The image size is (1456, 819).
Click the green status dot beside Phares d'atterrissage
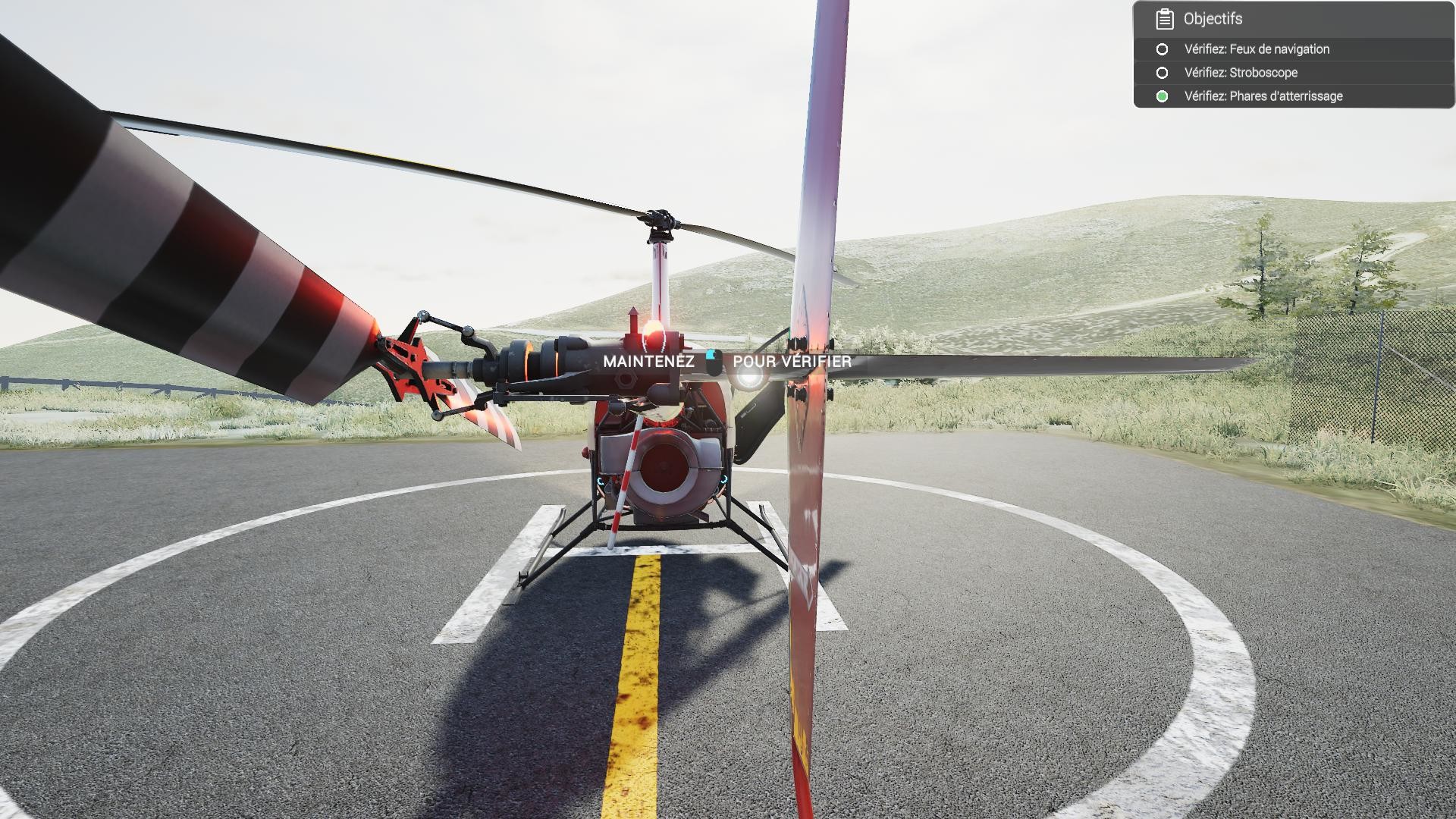point(1162,96)
